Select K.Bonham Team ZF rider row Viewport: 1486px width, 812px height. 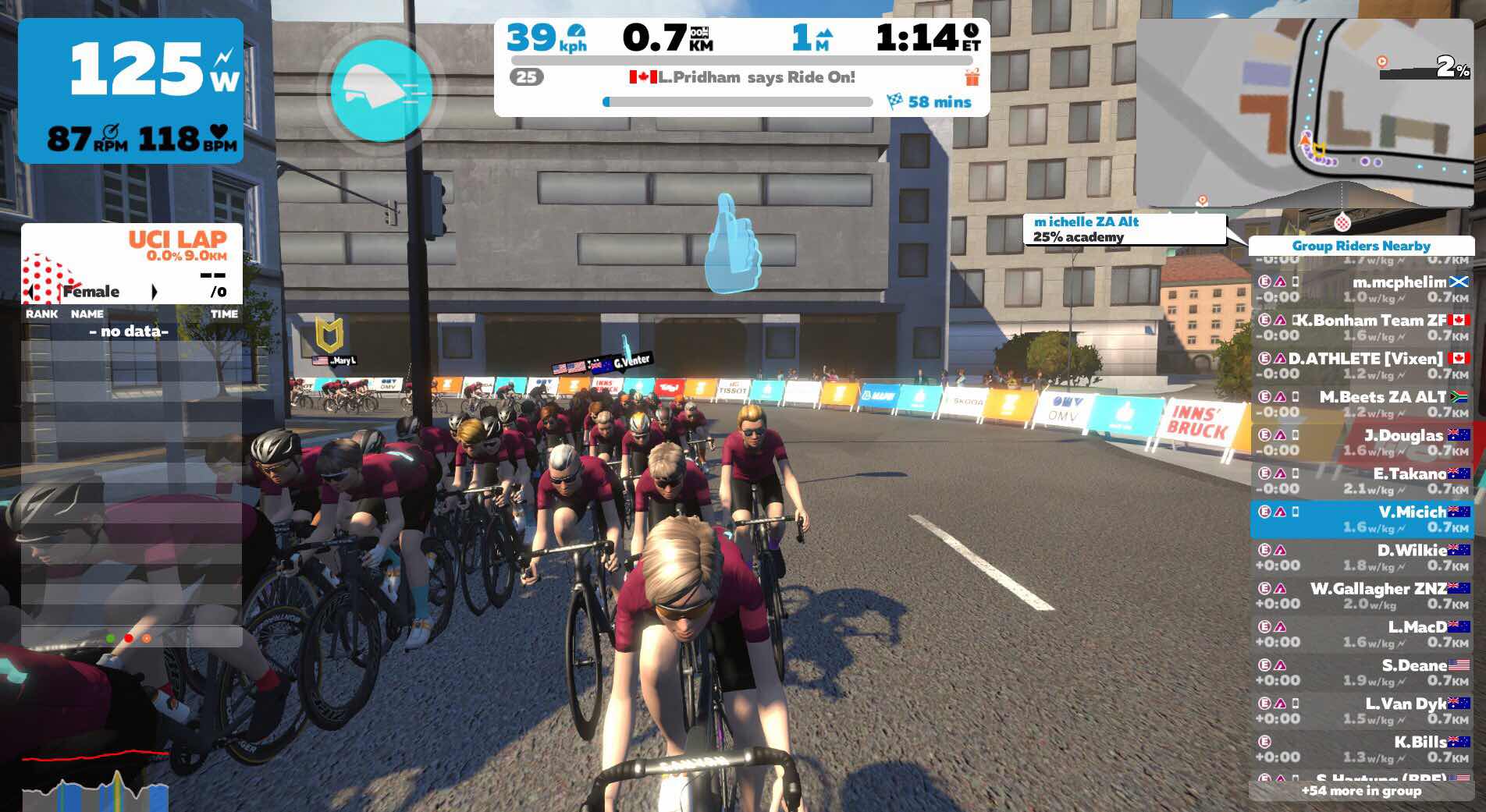point(1361,328)
